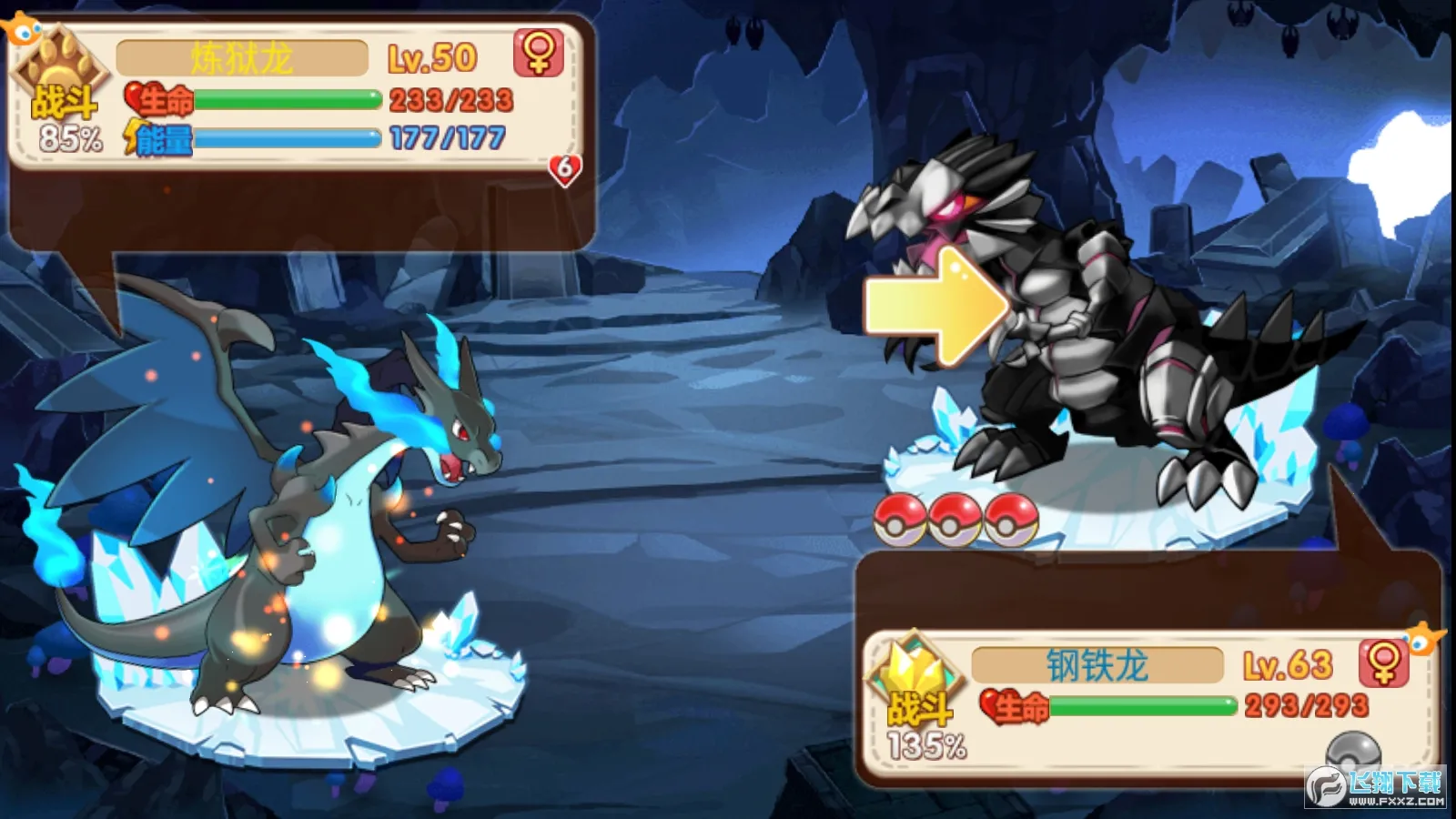This screenshot has height=819, width=1456.
Task: Open the heart icon showing number 6
Action: coord(565,168)
